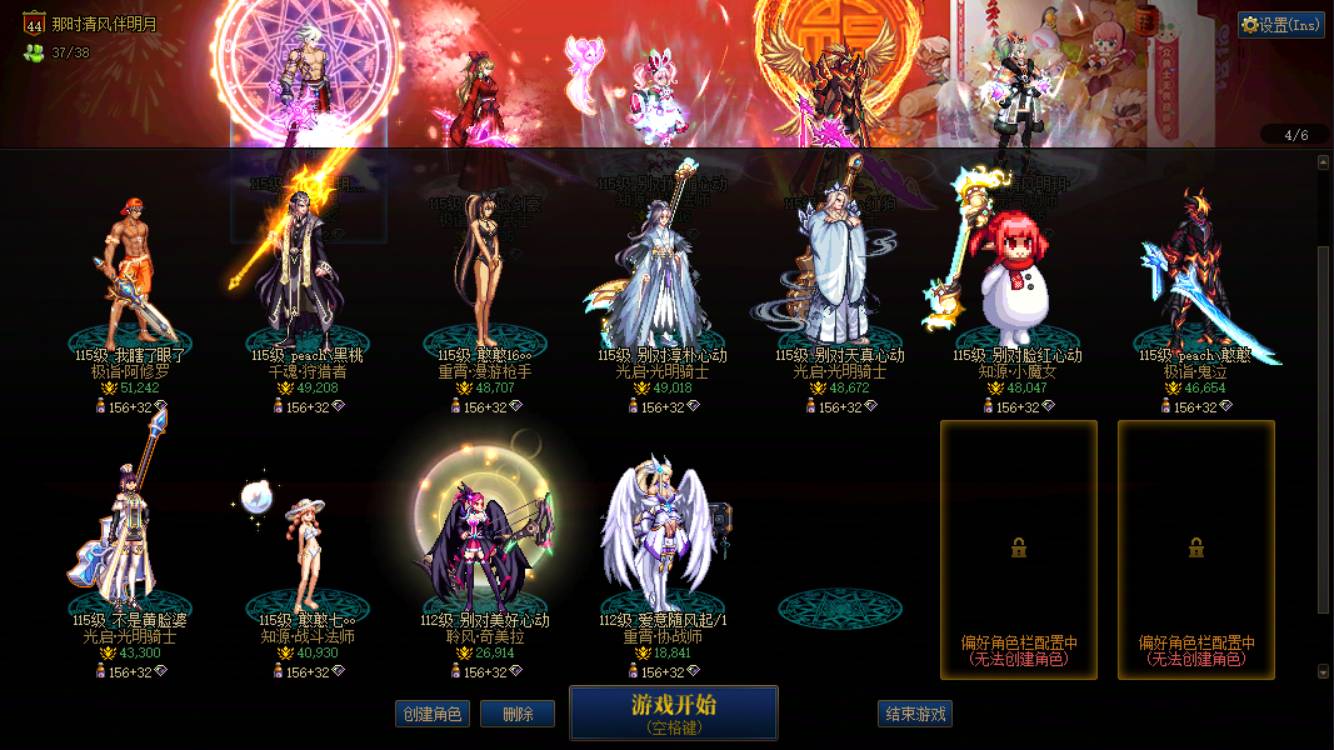Click the 结束游戏 end game button

pyautogui.click(x=917, y=714)
